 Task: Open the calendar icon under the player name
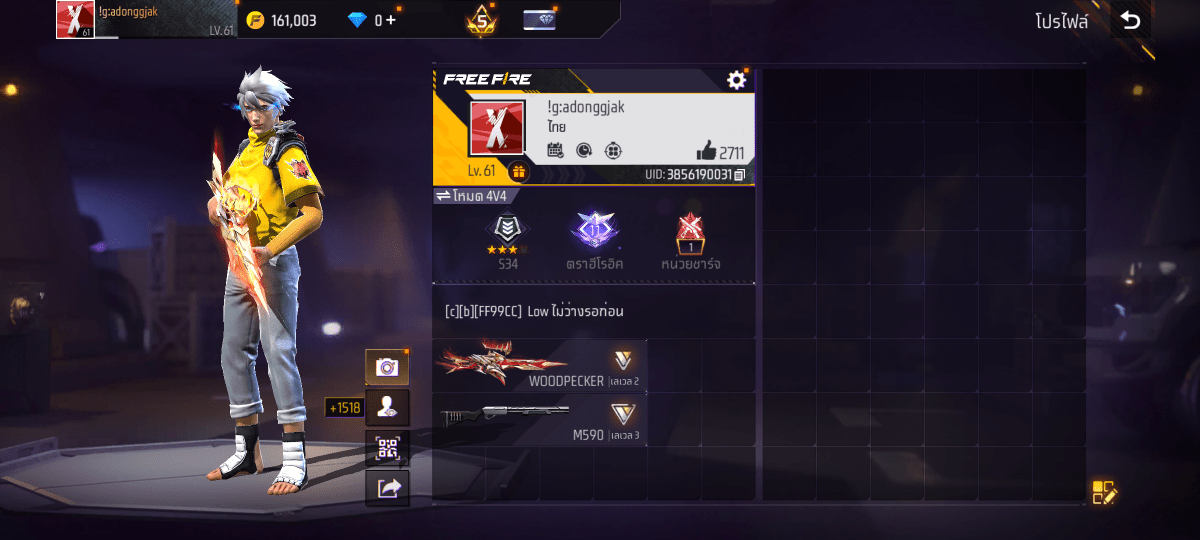pyautogui.click(x=556, y=151)
